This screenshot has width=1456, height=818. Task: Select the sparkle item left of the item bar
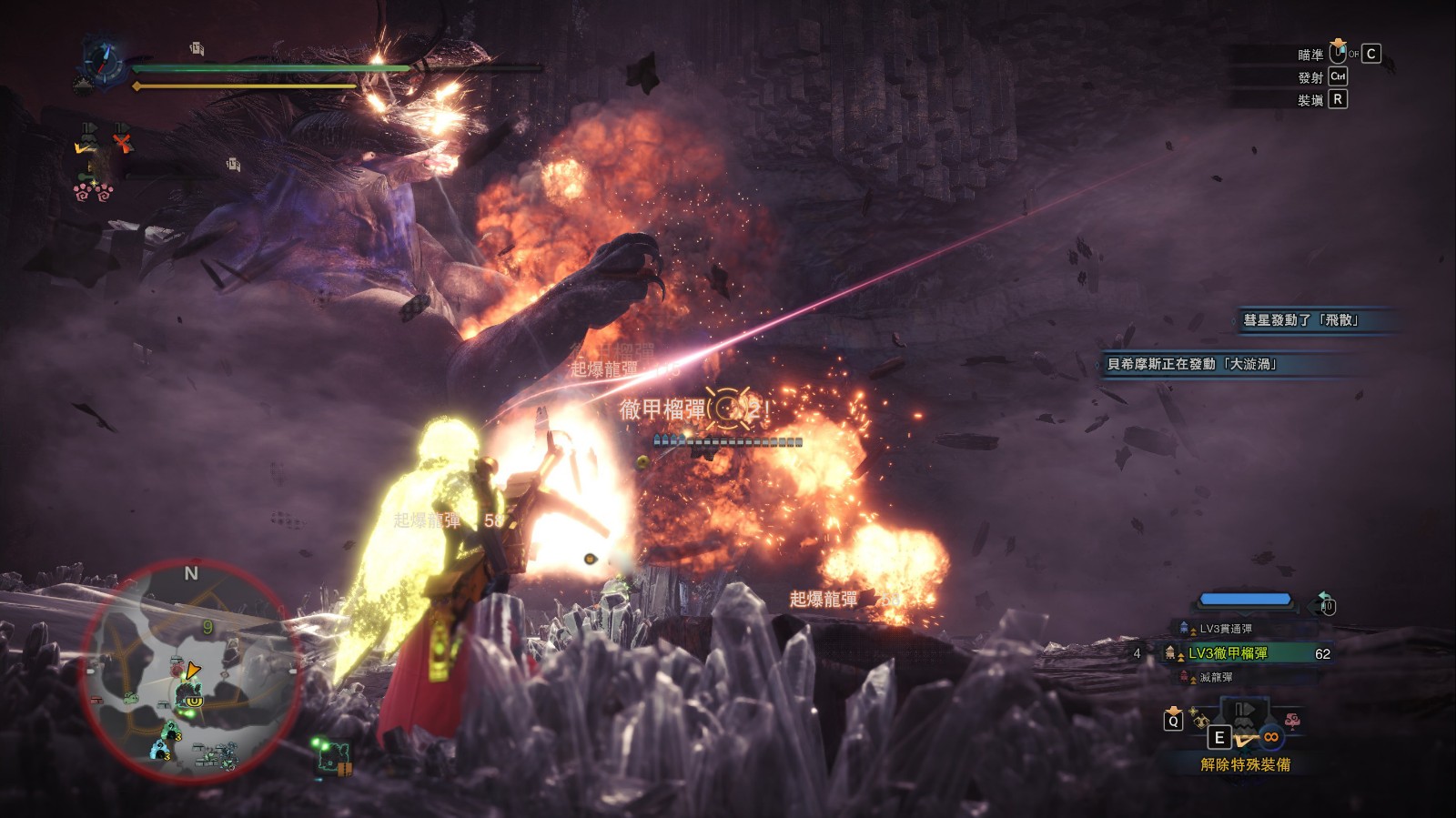(x=1198, y=717)
